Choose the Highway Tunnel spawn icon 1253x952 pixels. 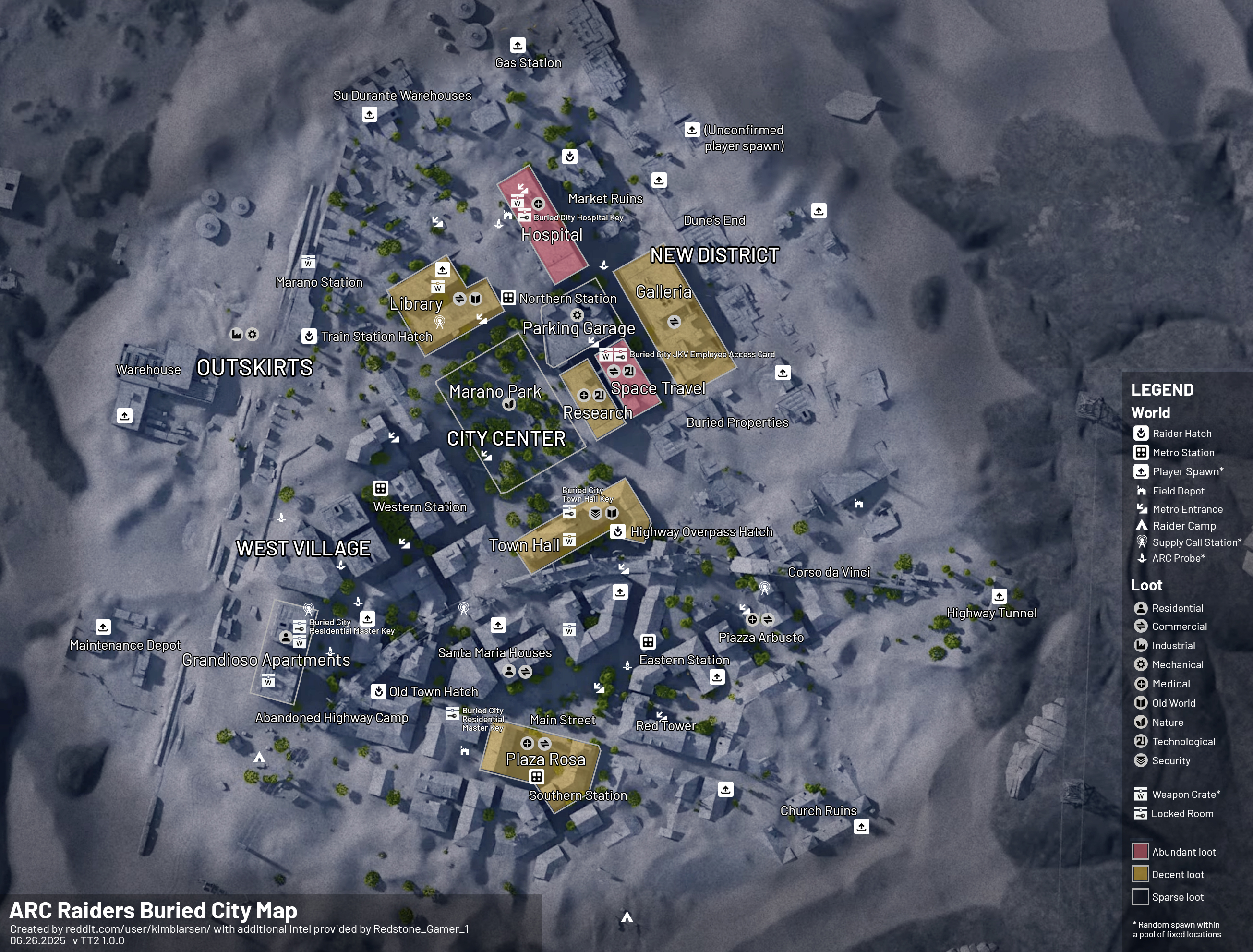999,596
